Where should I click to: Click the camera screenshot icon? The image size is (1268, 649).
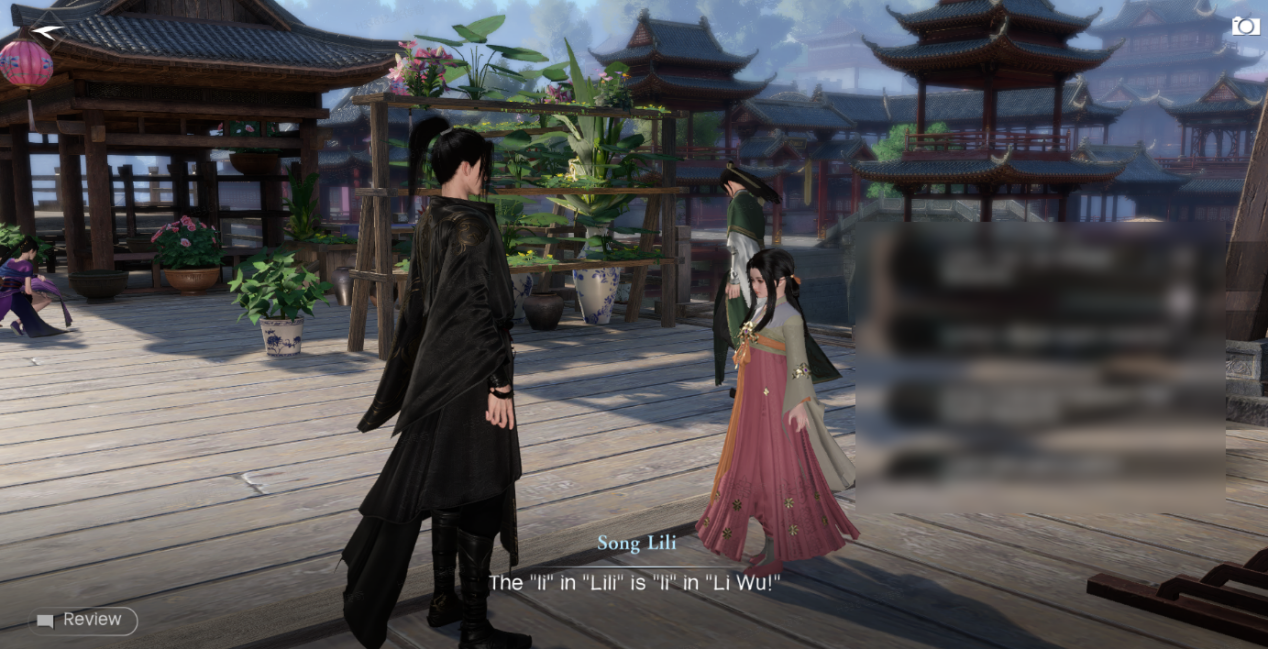tap(1245, 26)
